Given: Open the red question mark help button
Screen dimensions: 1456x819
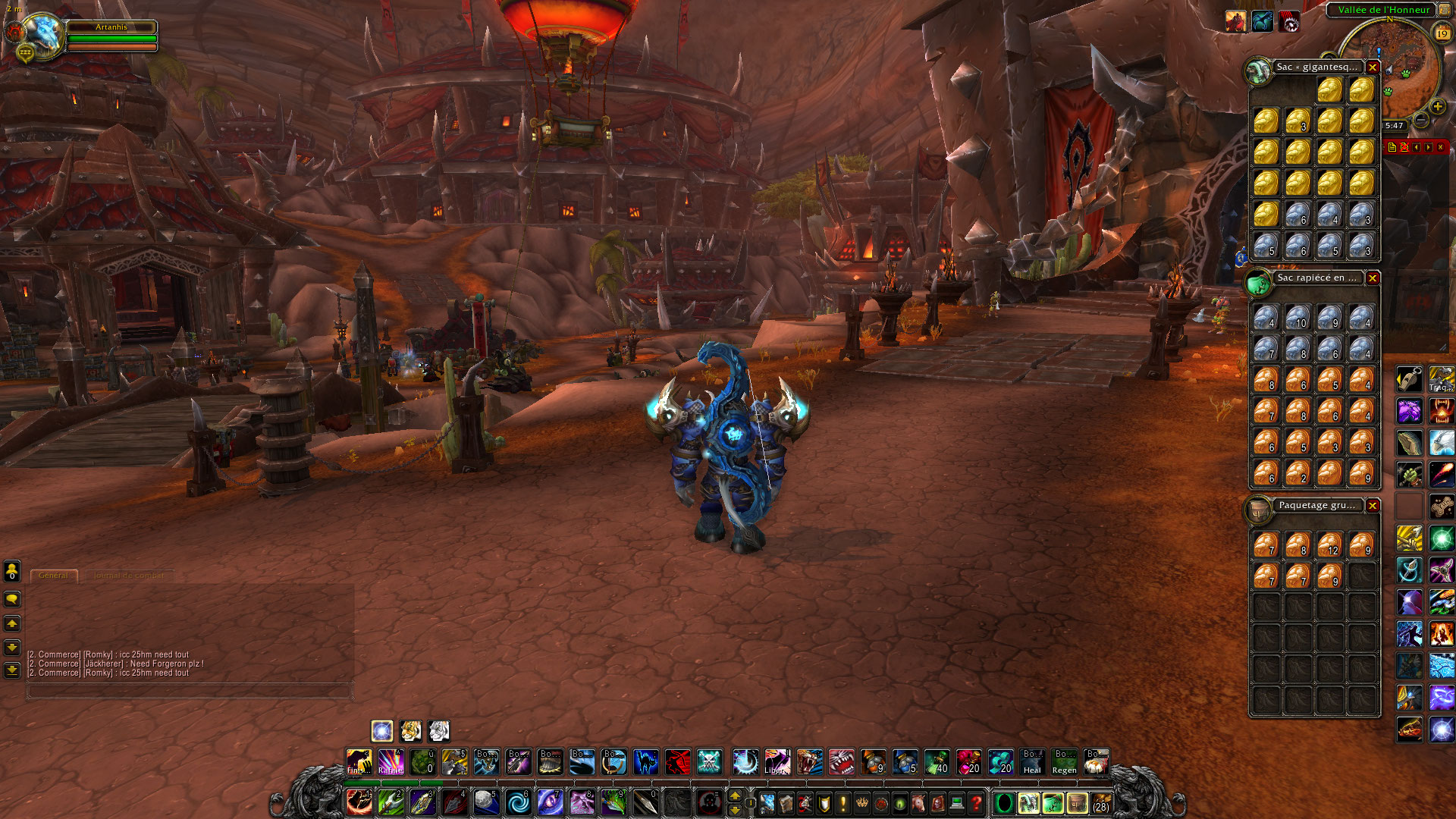Looking at the screenshot, I should coord(976,802).
